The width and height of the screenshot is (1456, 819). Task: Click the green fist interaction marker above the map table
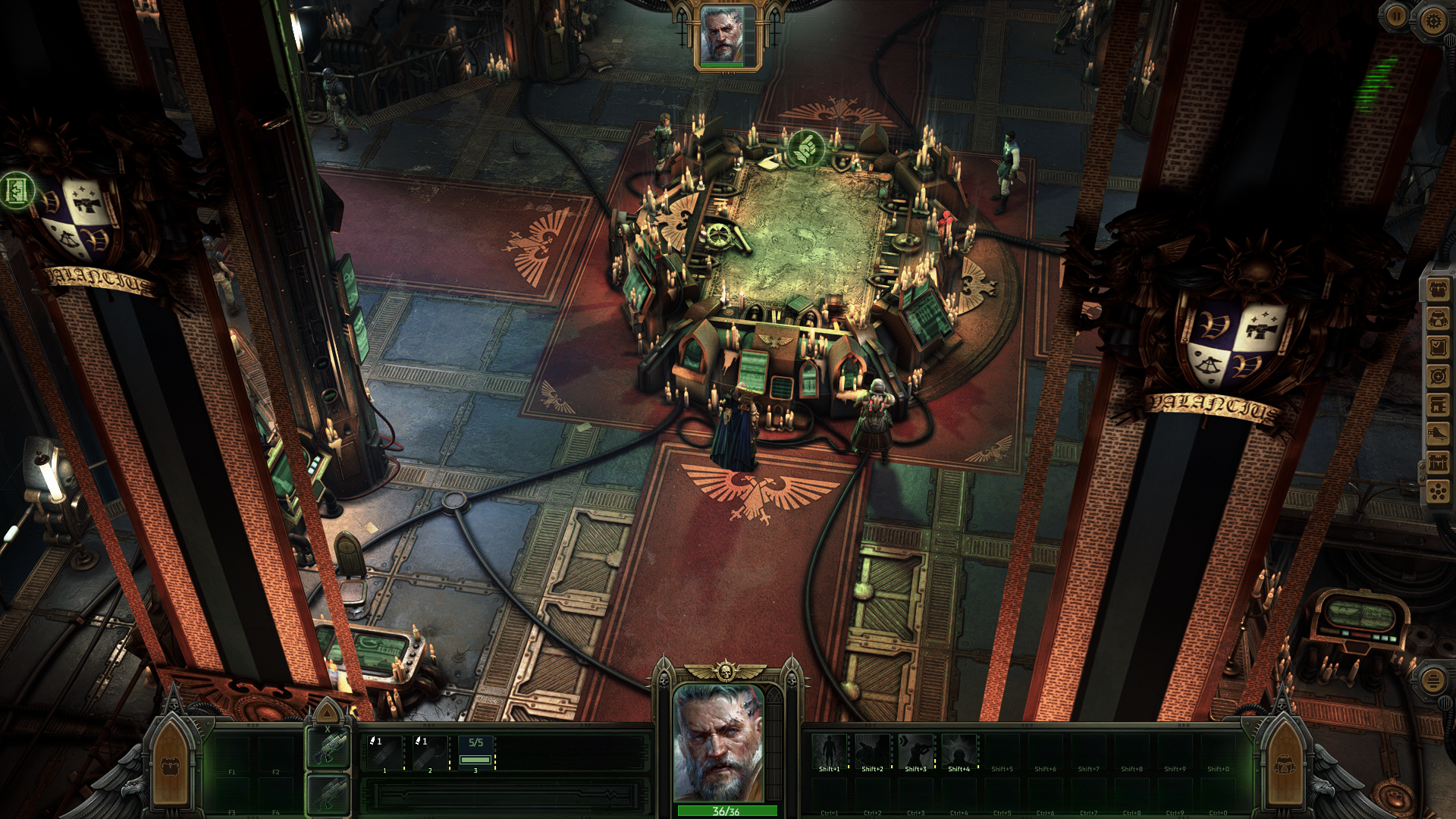point(805,147)
